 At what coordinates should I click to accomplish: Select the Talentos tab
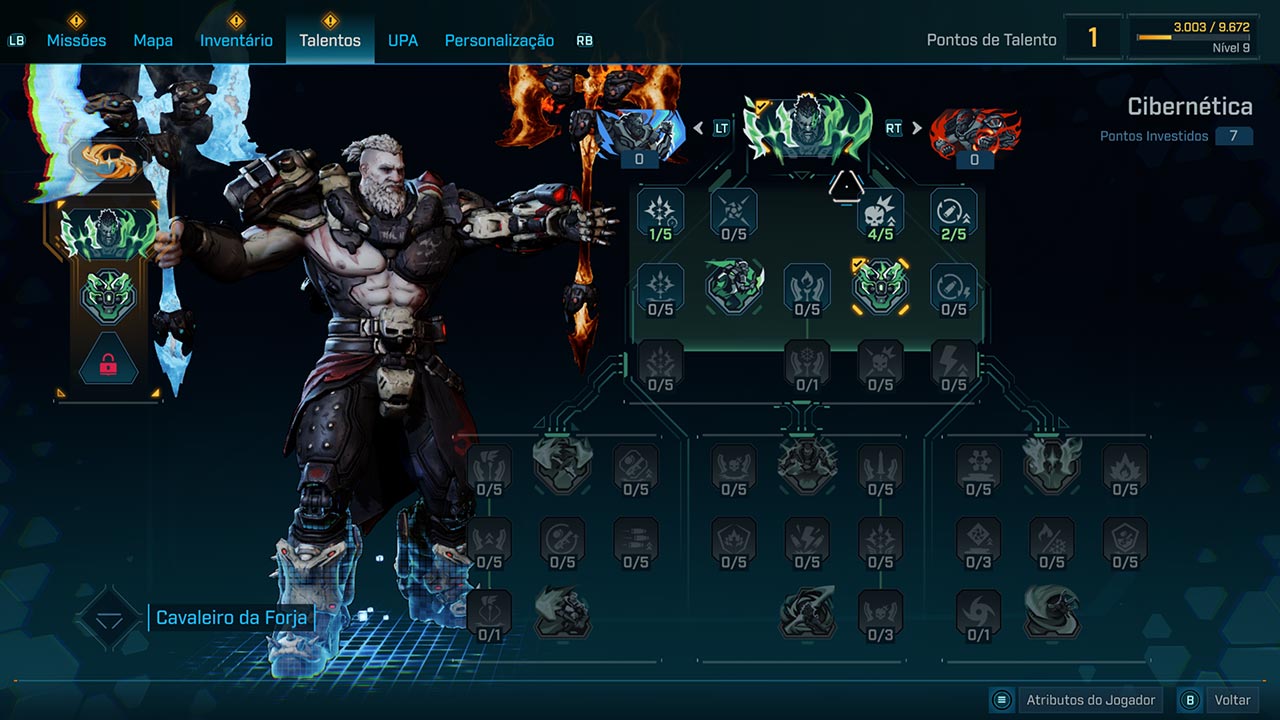pos(330,40)
